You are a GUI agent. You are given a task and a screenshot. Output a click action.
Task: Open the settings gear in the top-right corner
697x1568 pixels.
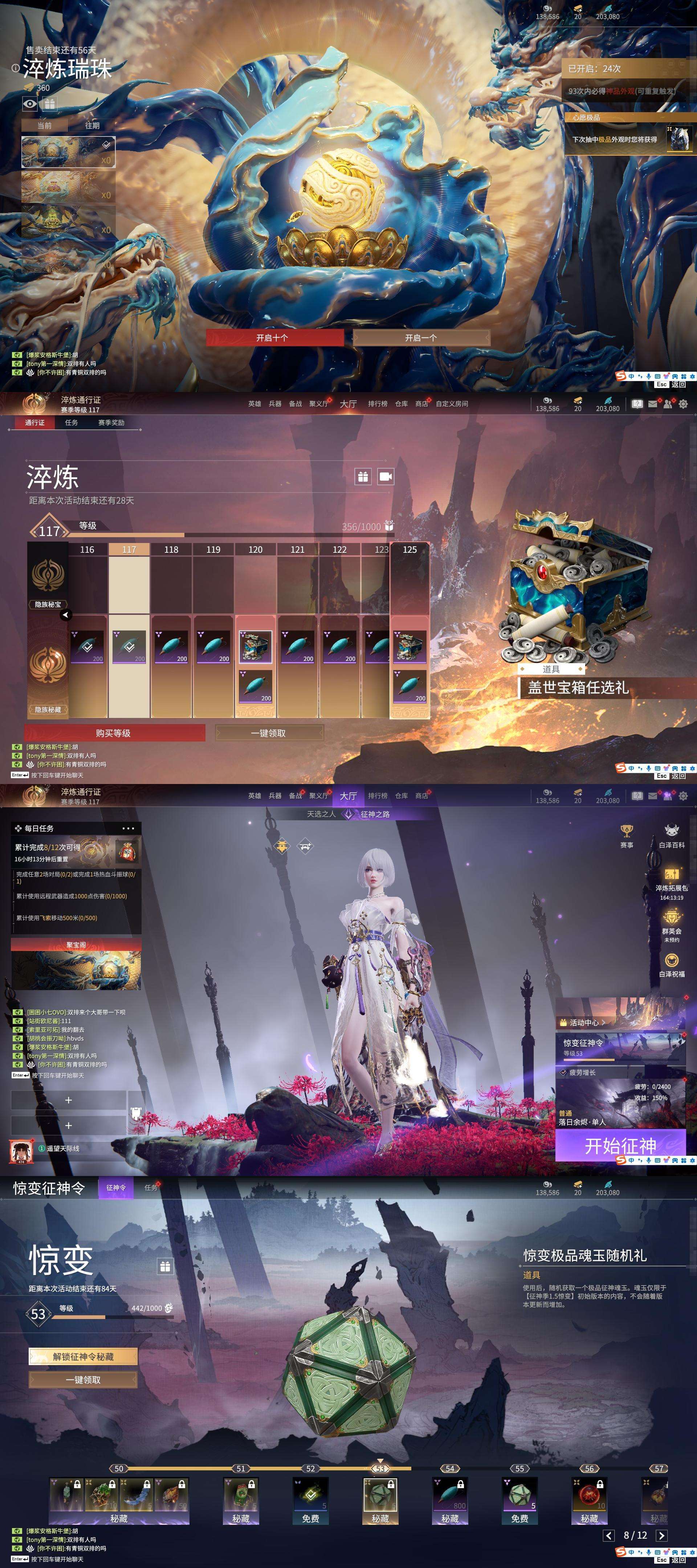point(683,404)
